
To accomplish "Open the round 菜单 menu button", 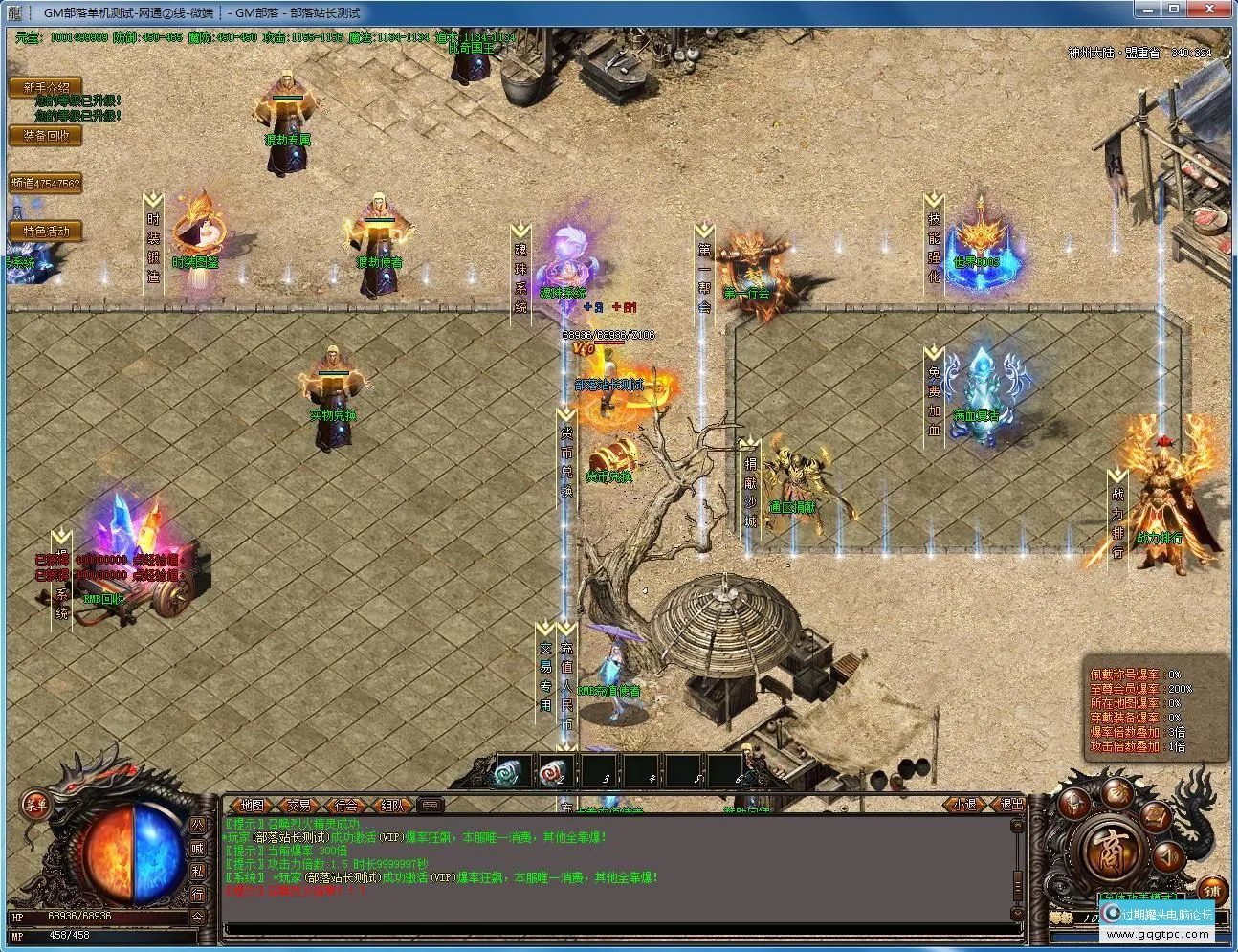I will click(x=35, y=805).
